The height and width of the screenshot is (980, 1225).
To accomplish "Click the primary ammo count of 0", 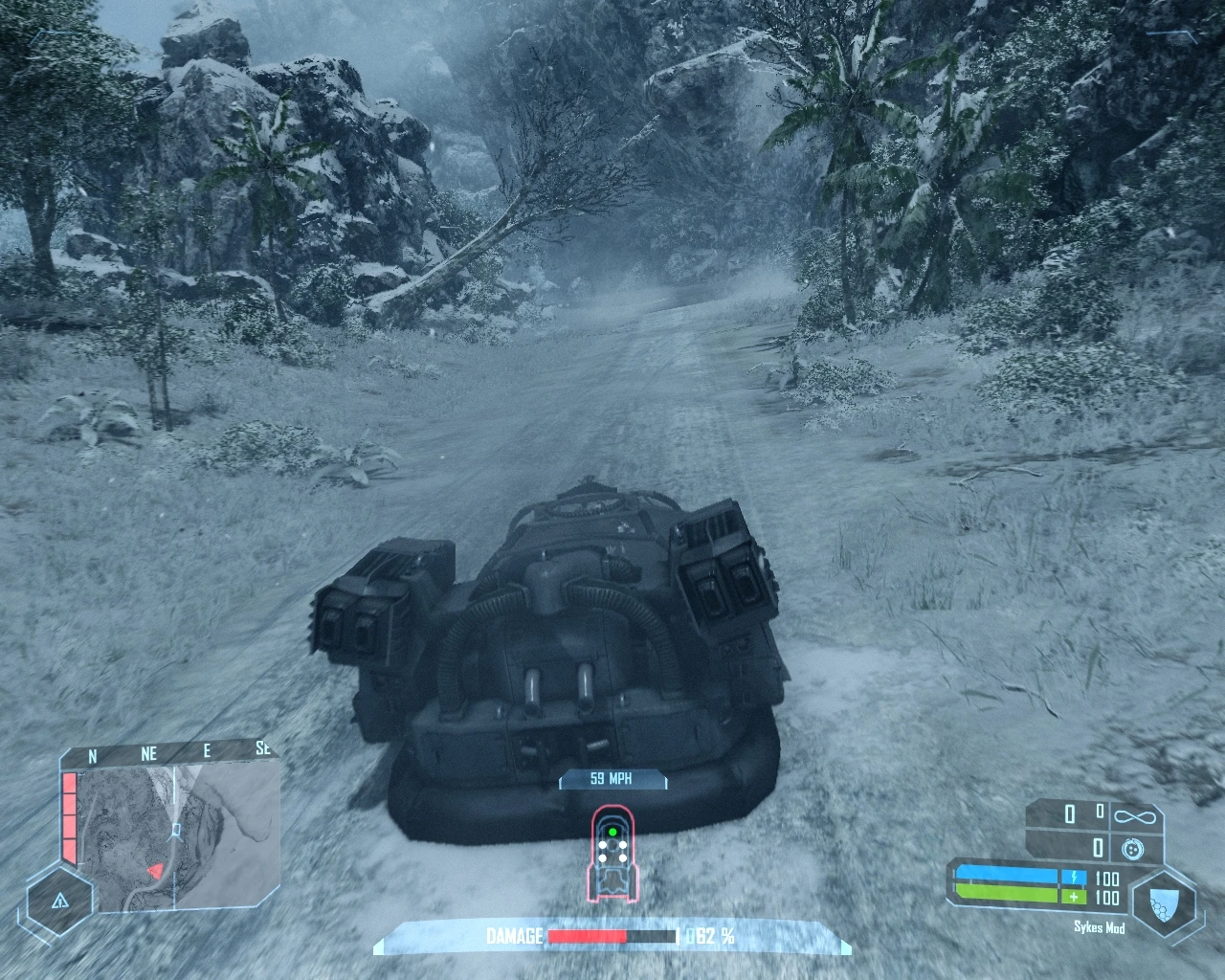I will pyautogui.click(x=1069, y=814).
